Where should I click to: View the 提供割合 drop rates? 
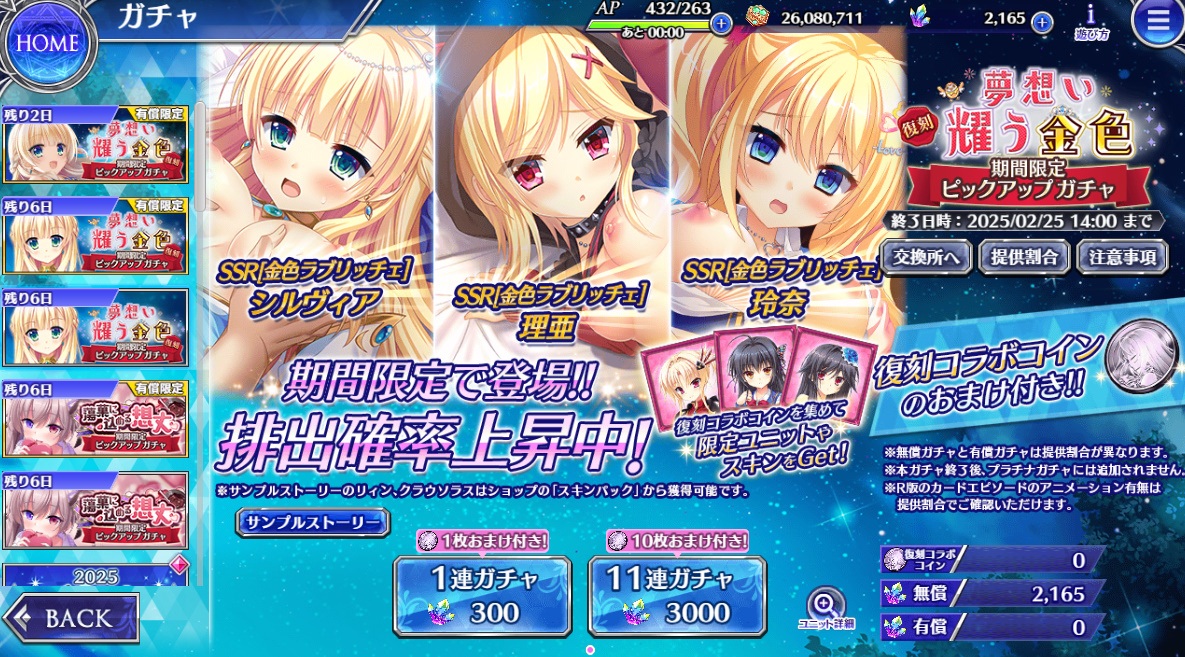click(1024, 257)
